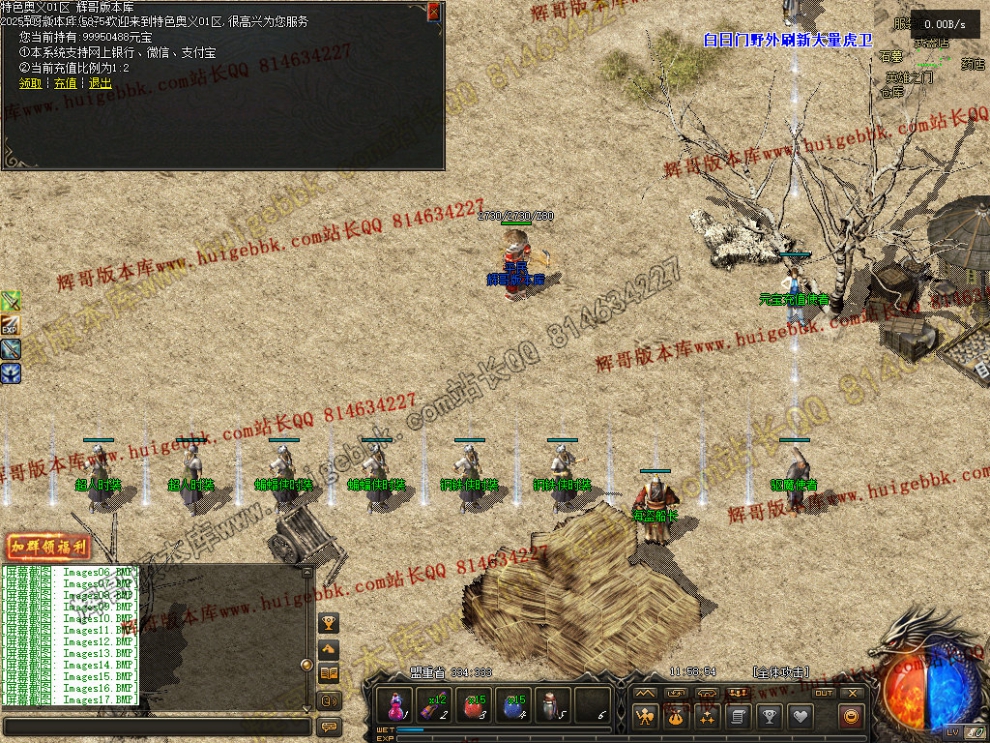Screen dimensions: 990x743
Task: Click the small OUT button
Action: tap(824, 693)
